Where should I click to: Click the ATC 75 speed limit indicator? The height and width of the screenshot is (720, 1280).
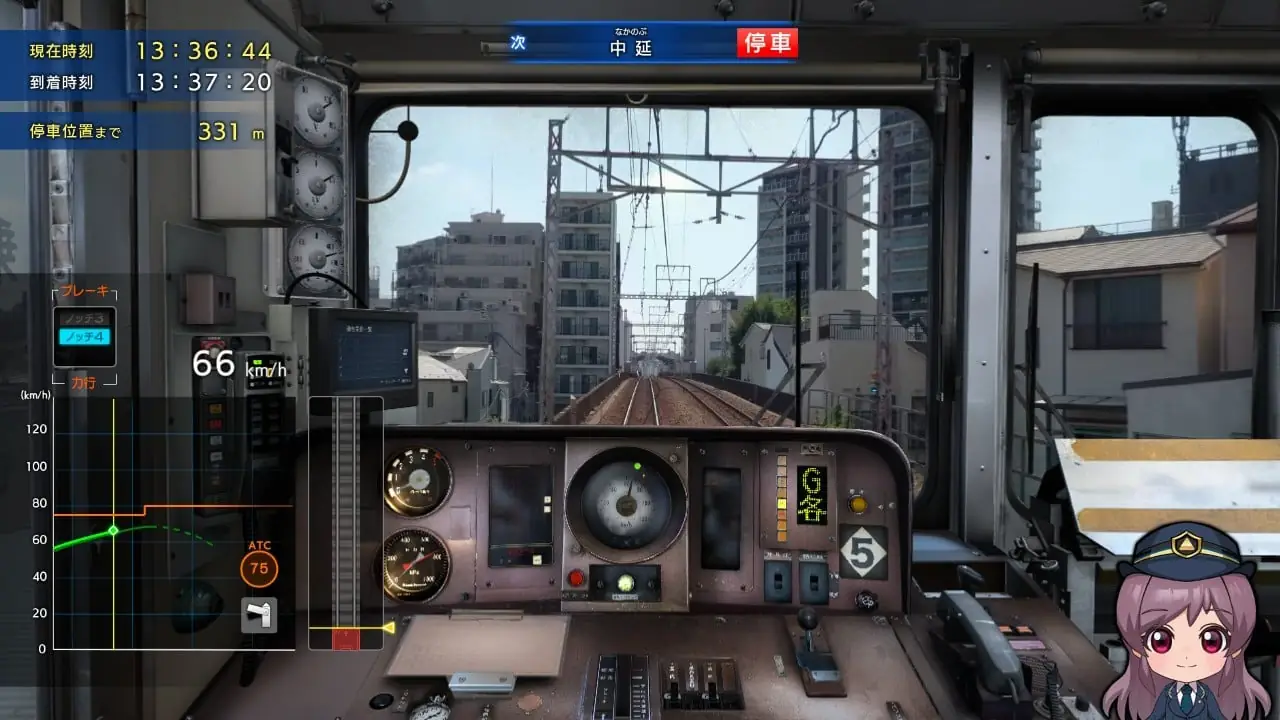coord(257,567)
